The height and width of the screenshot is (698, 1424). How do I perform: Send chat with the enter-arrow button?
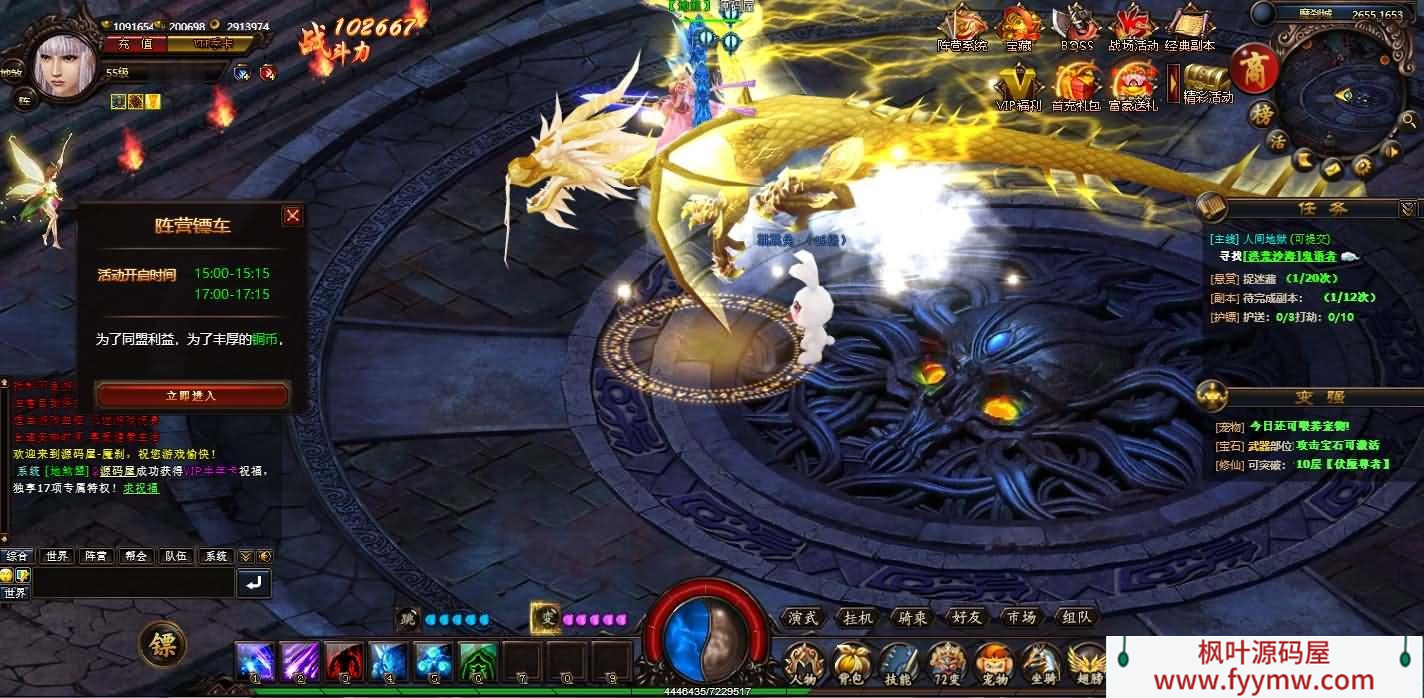click(x=254, y=582)
